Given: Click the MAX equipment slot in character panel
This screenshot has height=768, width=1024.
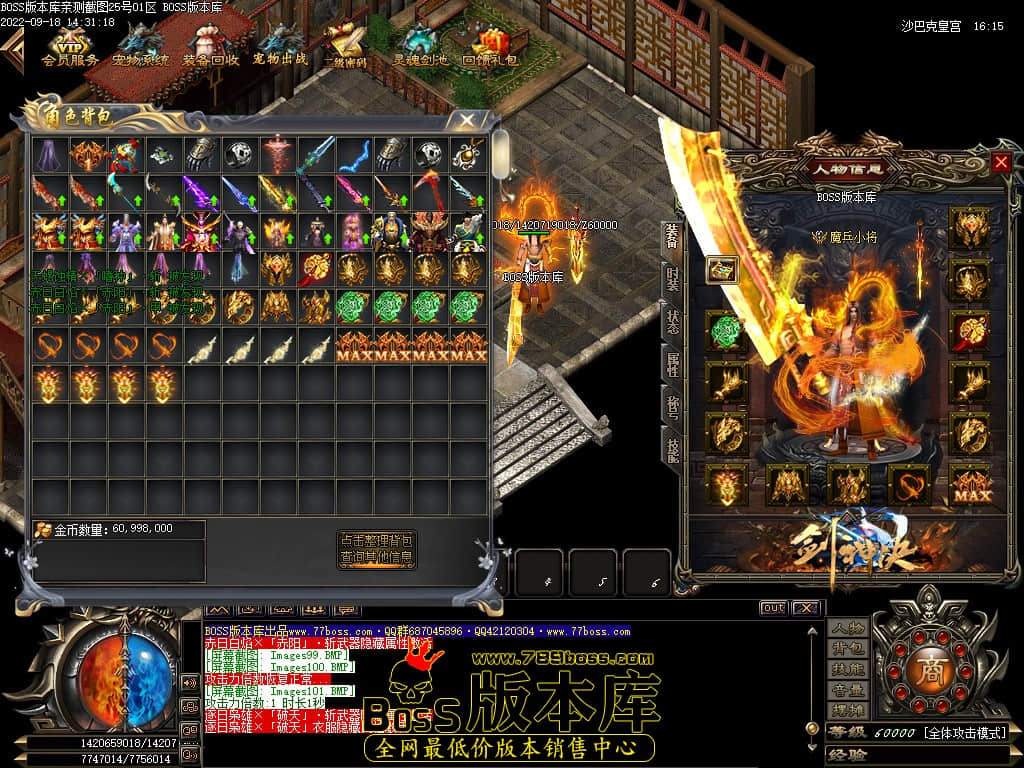Looking at the screenshot, I should click(970, 485).
